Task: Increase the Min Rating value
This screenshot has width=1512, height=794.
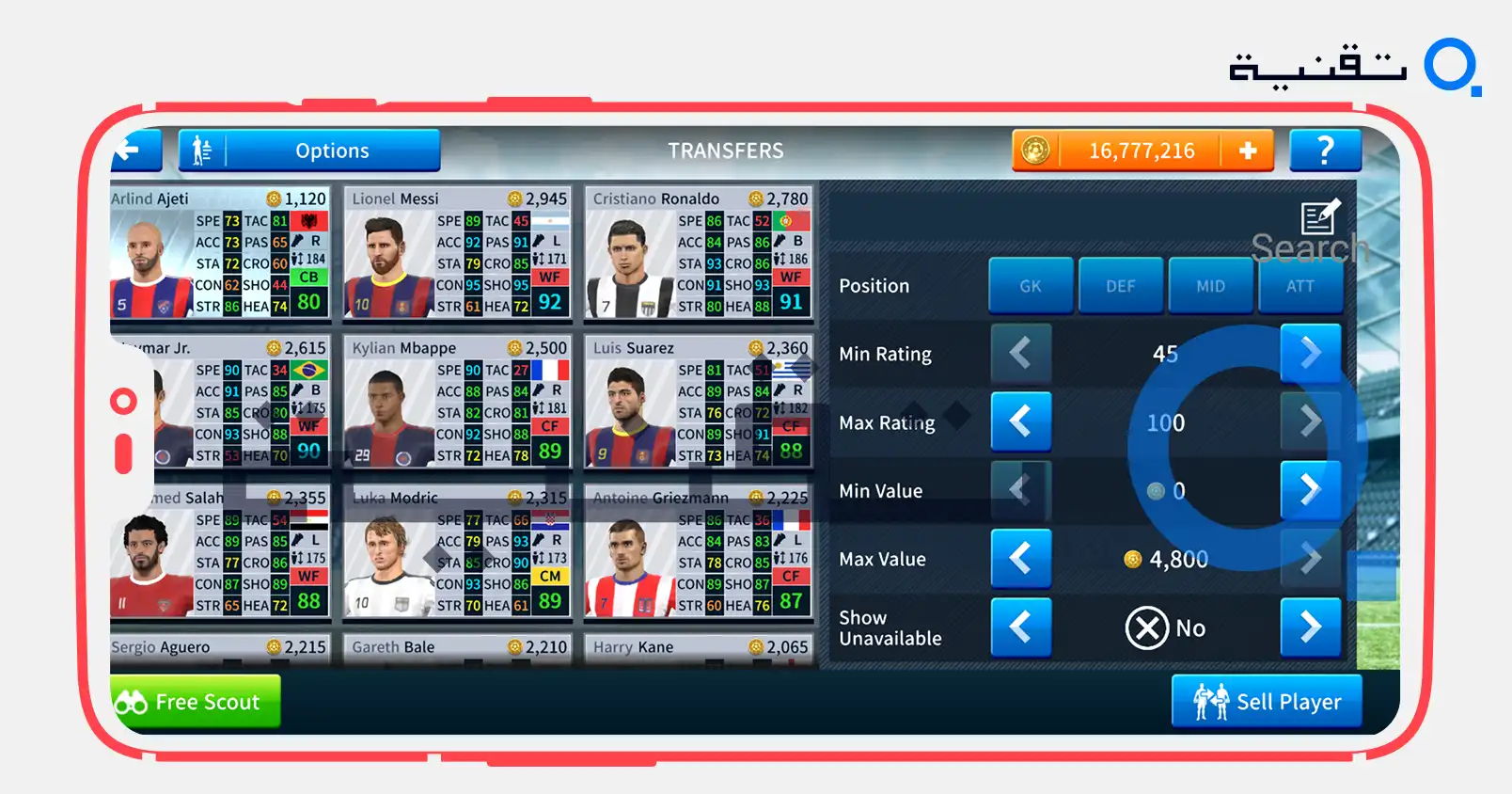Action: (1310, 354)
